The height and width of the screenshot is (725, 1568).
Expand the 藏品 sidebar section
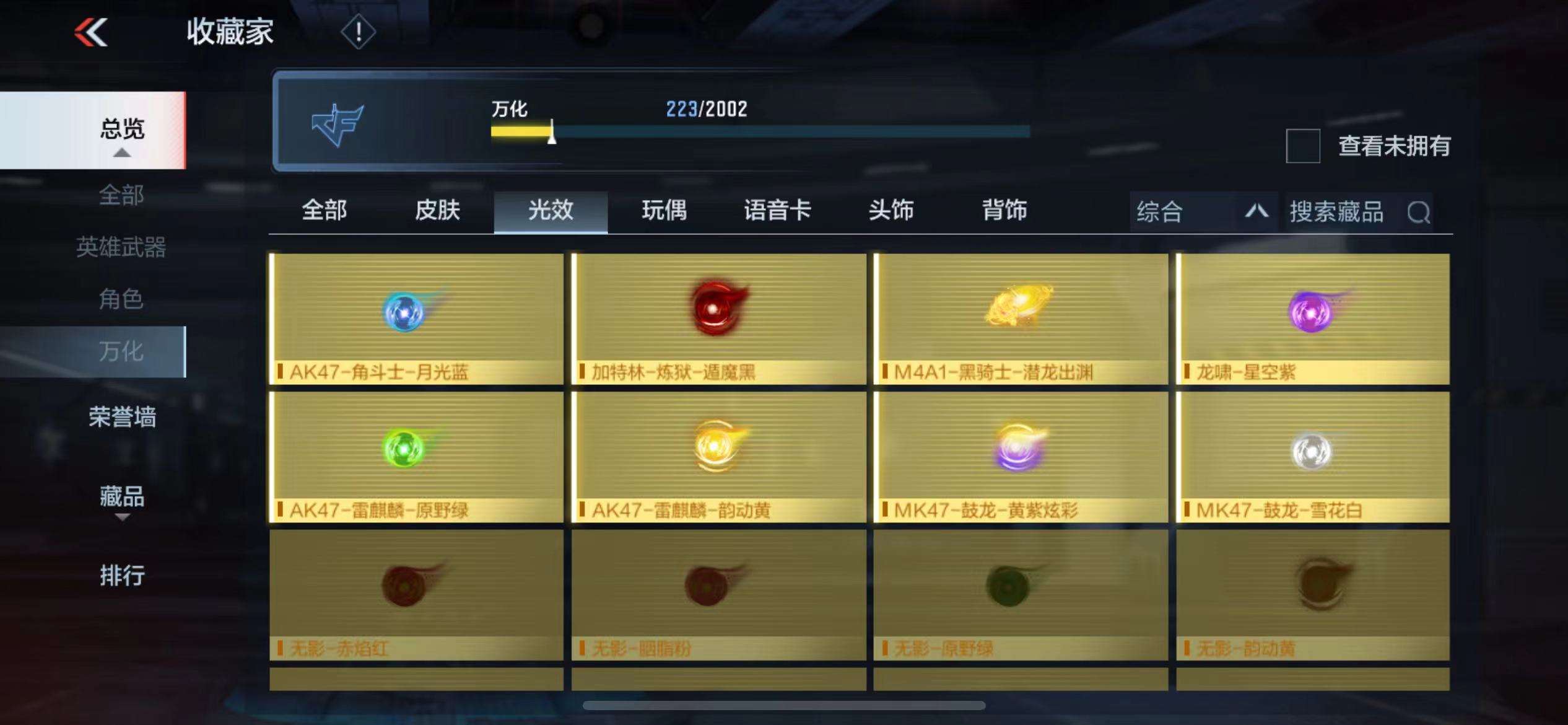click(121, 498)
